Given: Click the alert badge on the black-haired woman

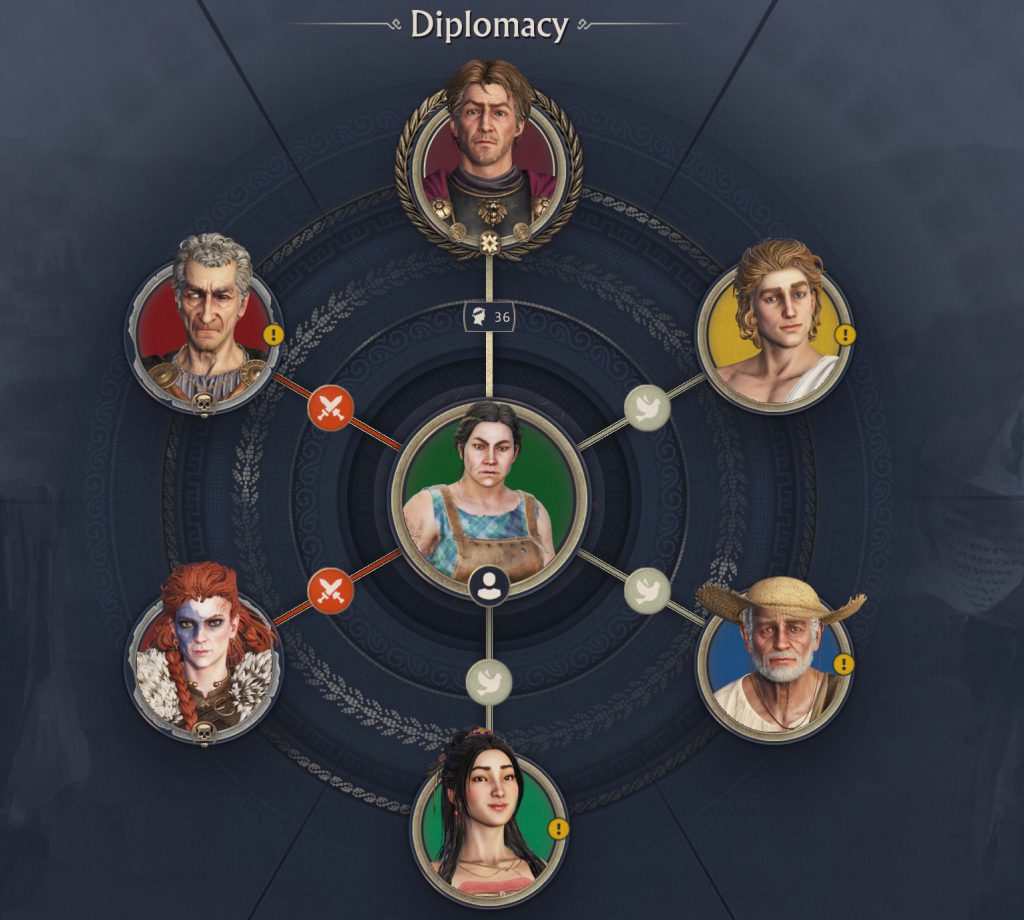Looking at the screenshot, I should point(559,829).
